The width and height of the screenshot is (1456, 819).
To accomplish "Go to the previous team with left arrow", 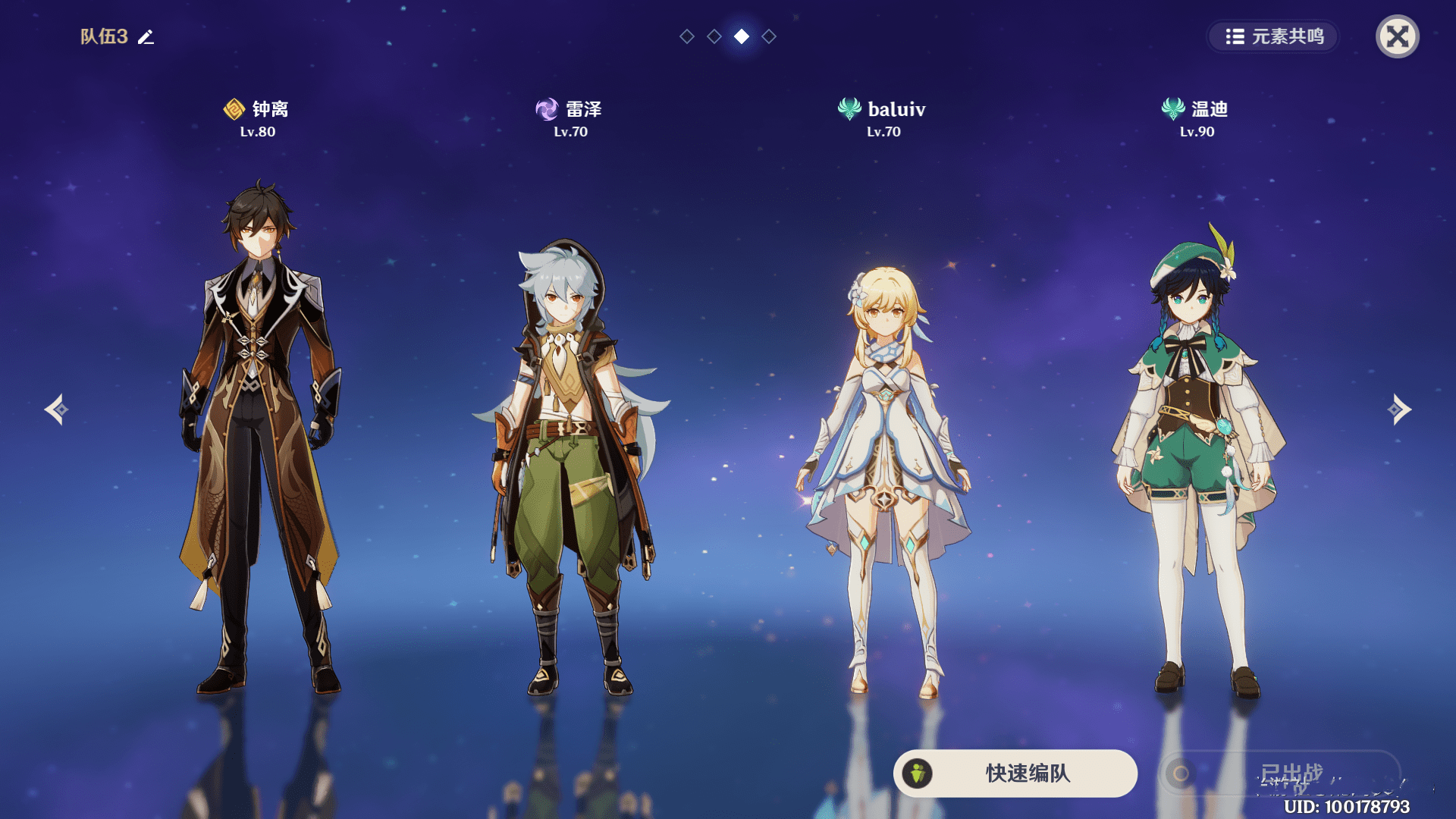I will 56,409.
